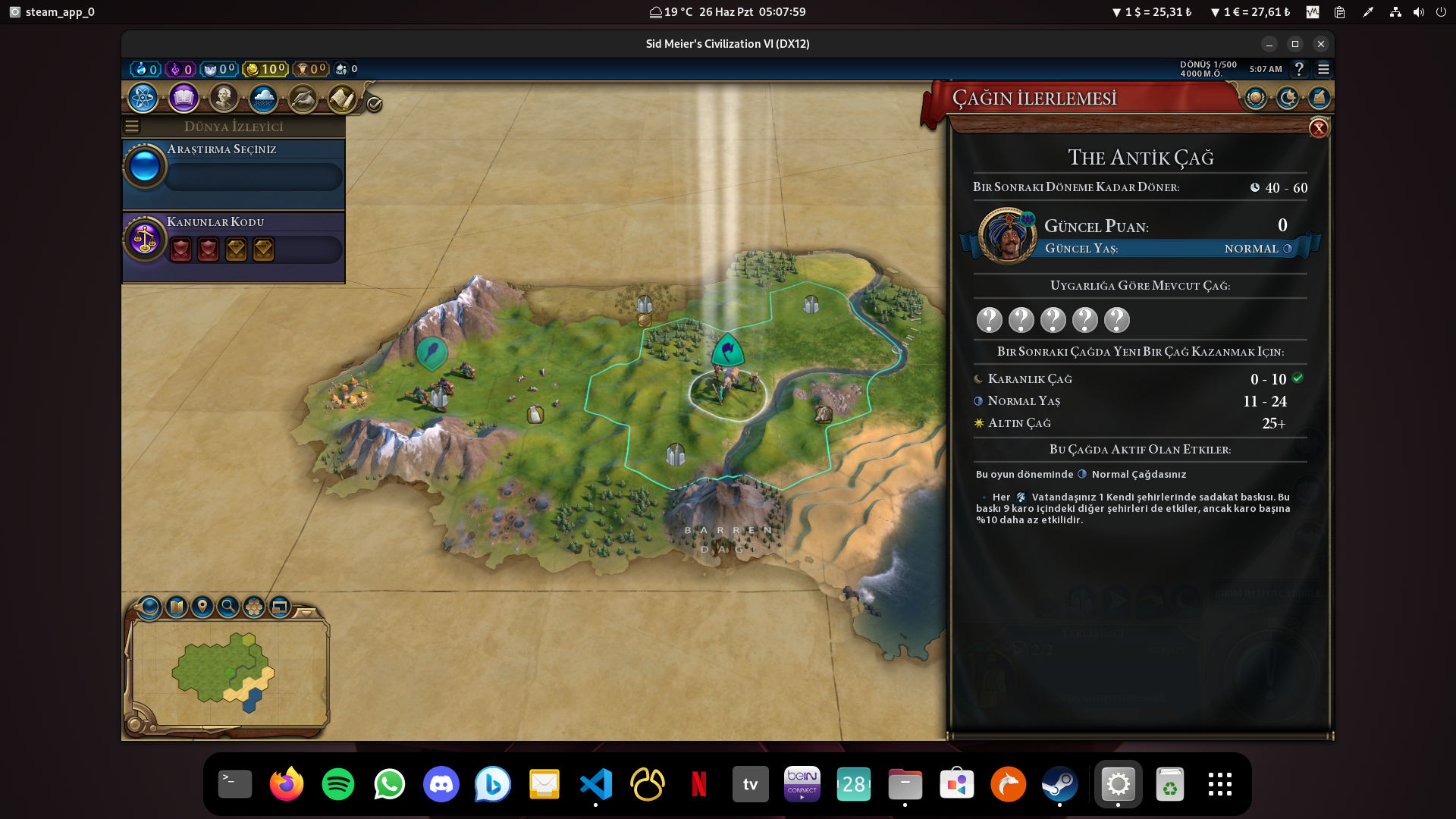Open the technology tree atom icon
1456x819 pixels.
pos(143,98)
